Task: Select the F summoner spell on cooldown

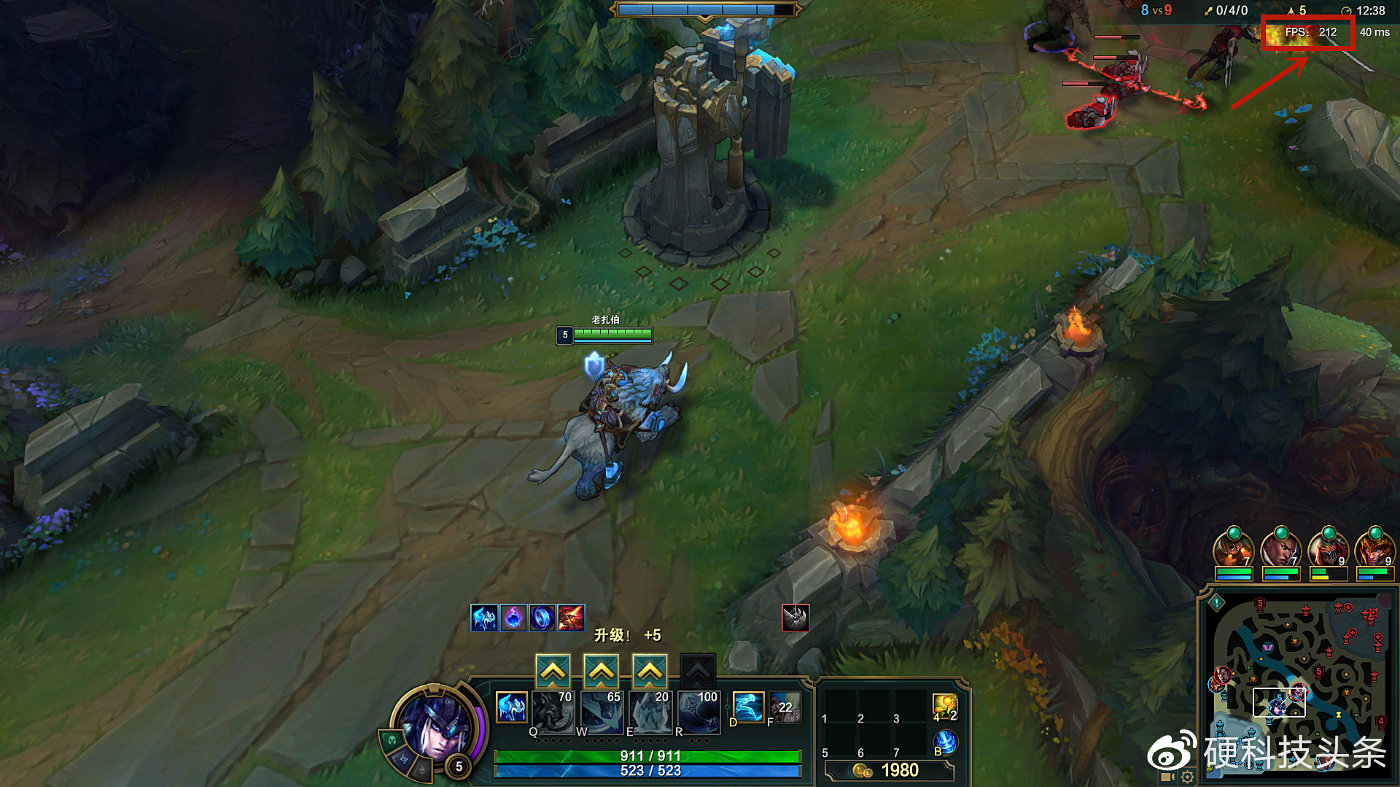Action: pyautogui.click(x=785, y=707)
